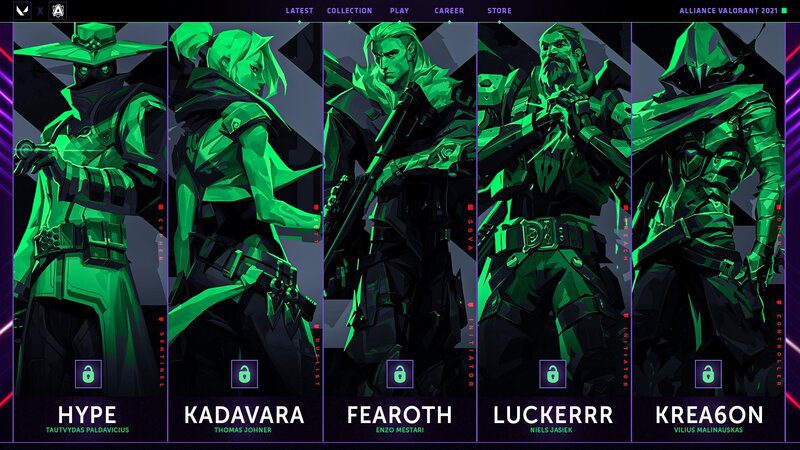Screen dimensions: 800x450
Task: Visit the Store tab
Action: coord(499,11)
